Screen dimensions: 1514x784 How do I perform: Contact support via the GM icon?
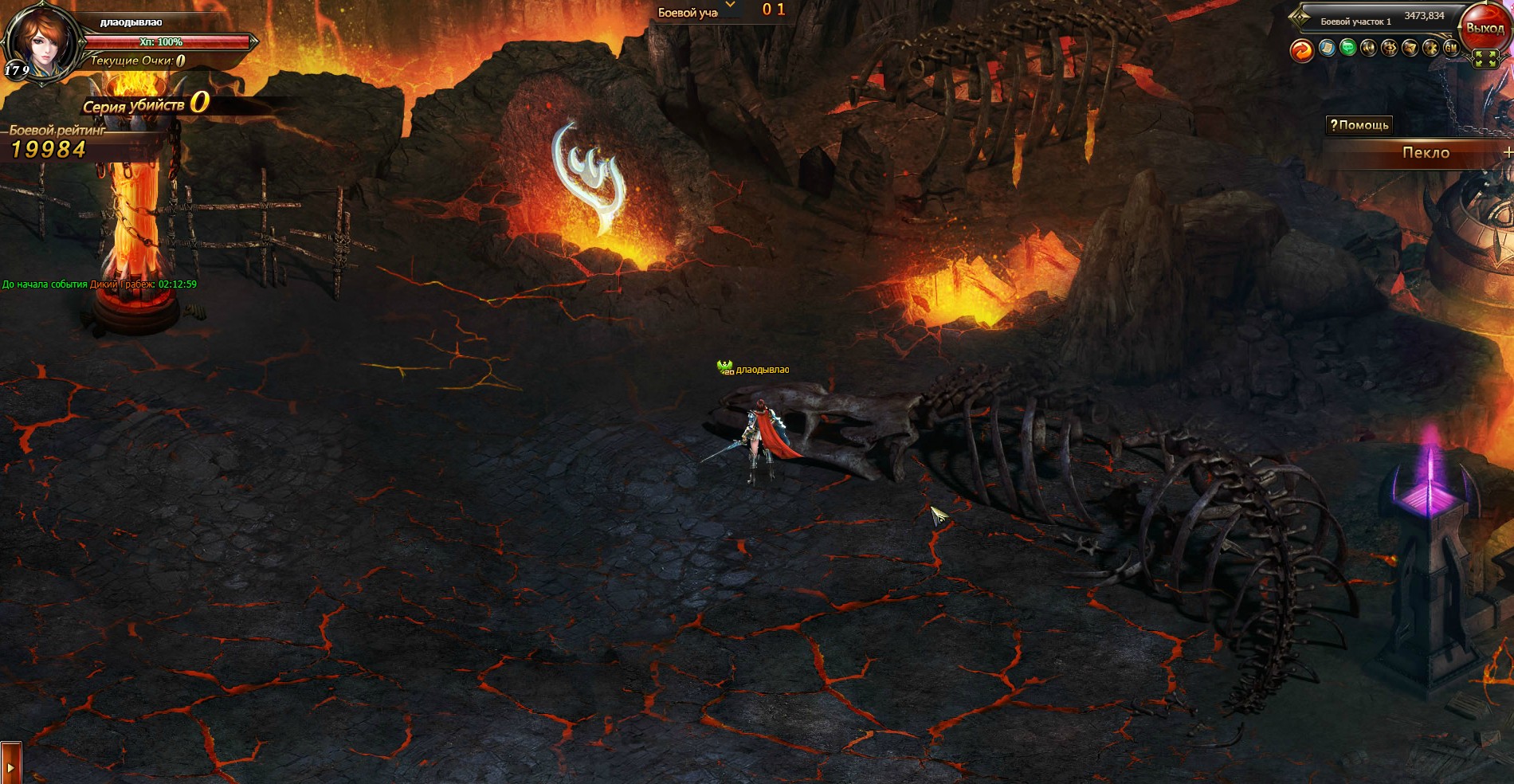(1451, 49)
